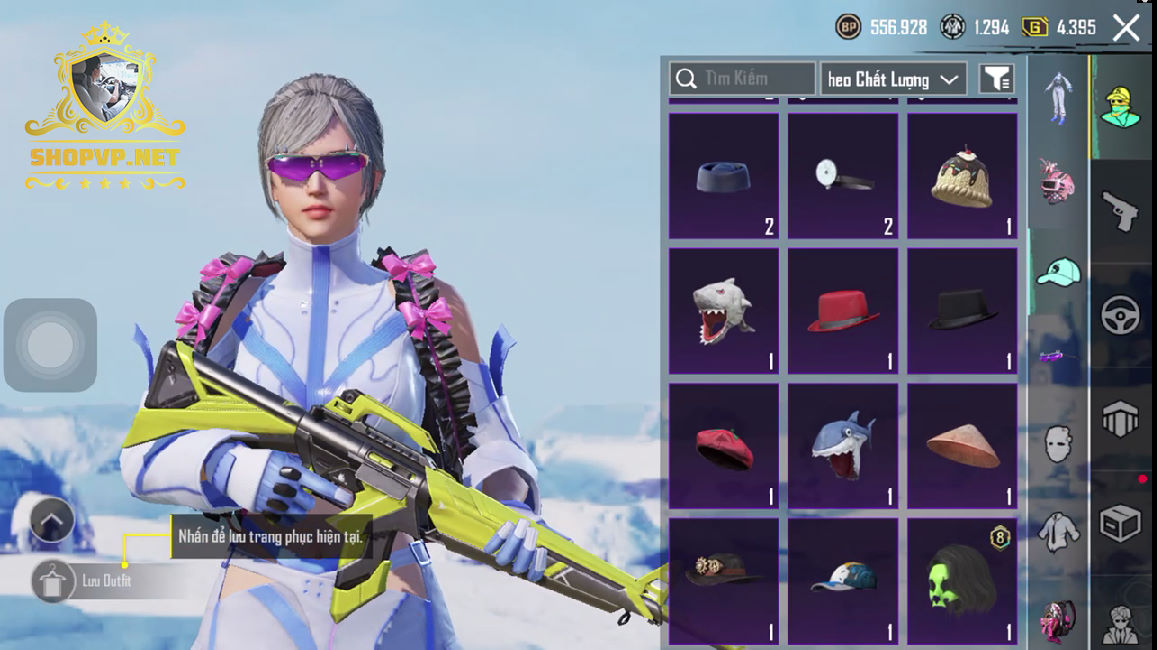Close the inventory screen

coord(1126,28)
